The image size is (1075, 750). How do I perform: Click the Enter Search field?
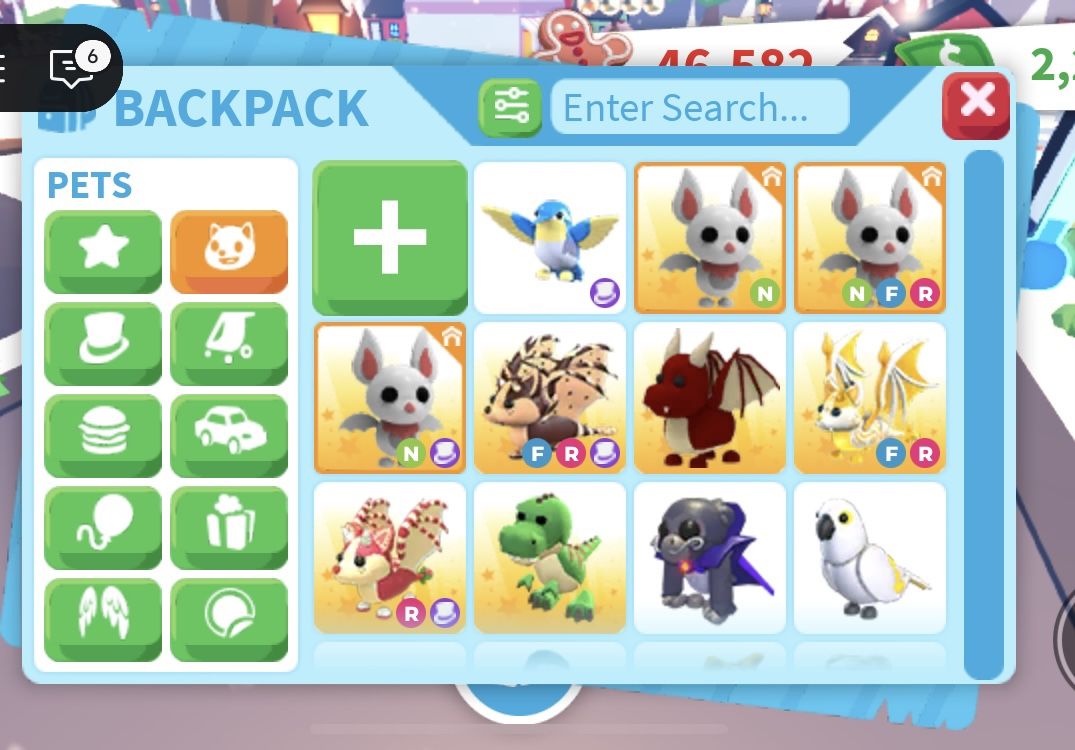[x=699, y=107]
